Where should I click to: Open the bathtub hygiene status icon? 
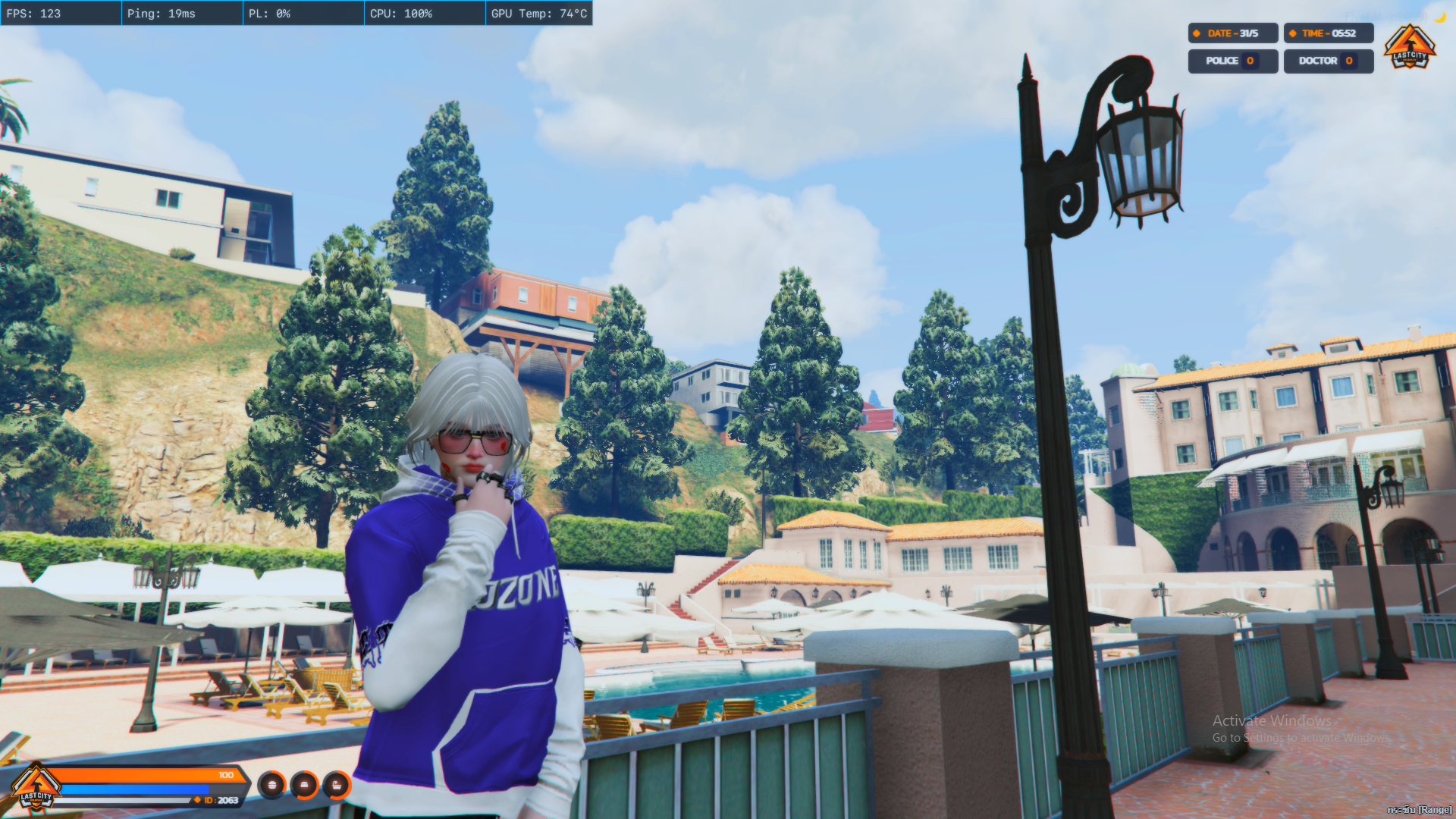coord(337,786)
